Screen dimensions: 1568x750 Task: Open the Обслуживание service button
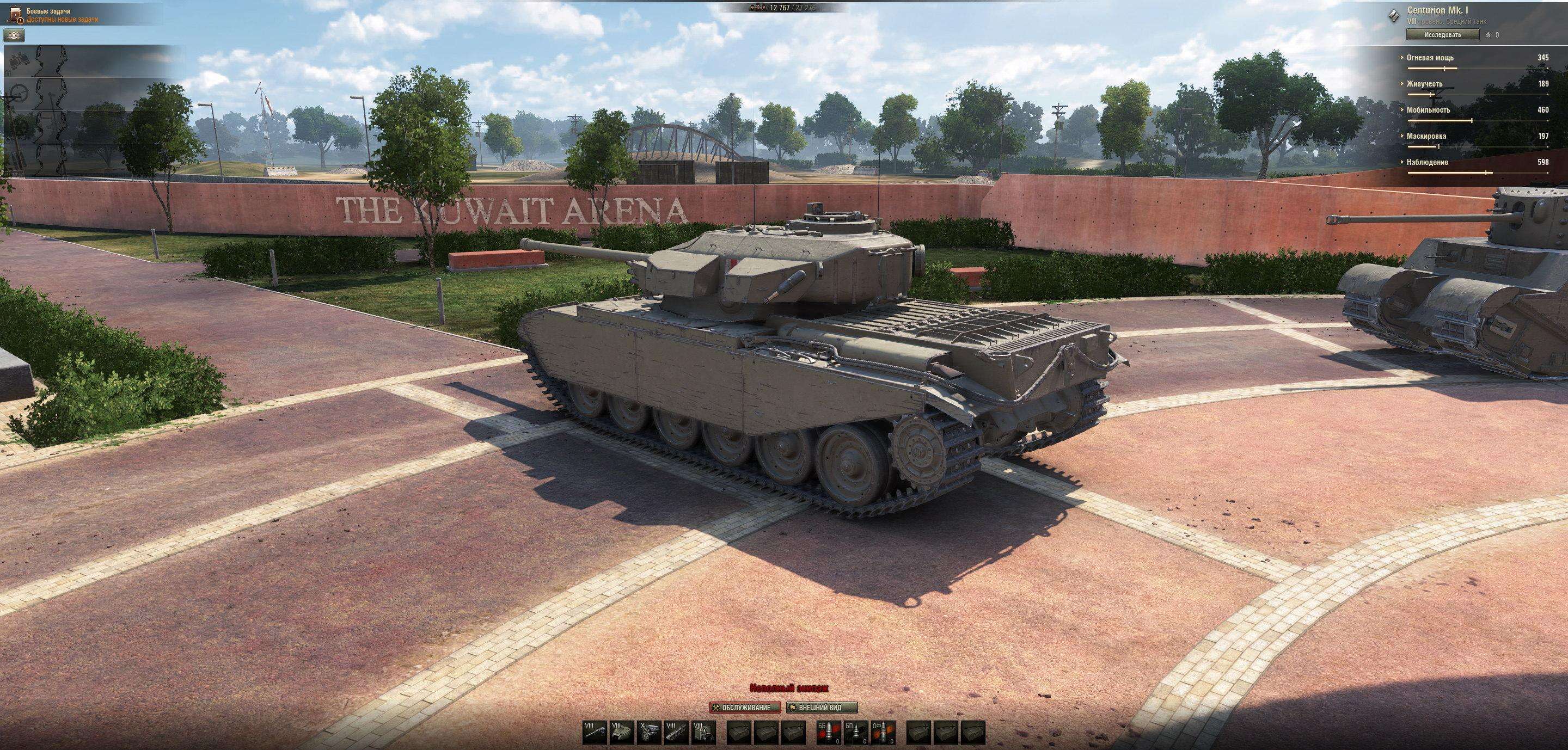tap(744, 708)
